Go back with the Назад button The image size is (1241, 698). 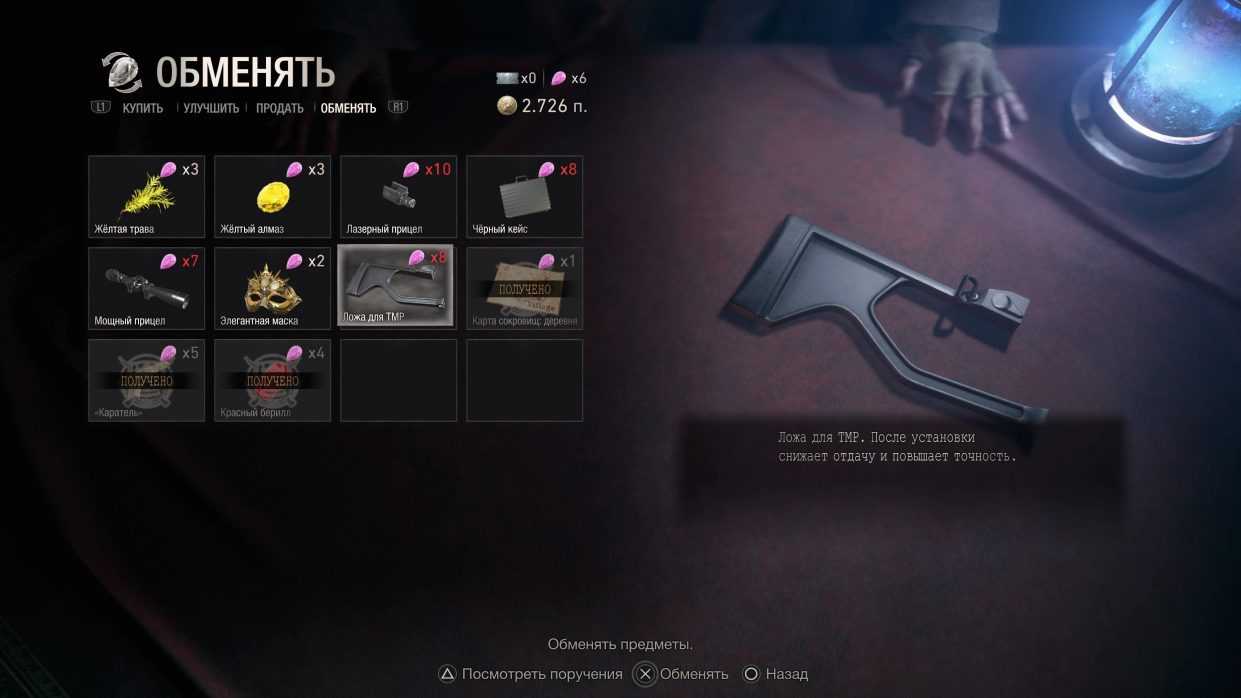pos(776,674)
